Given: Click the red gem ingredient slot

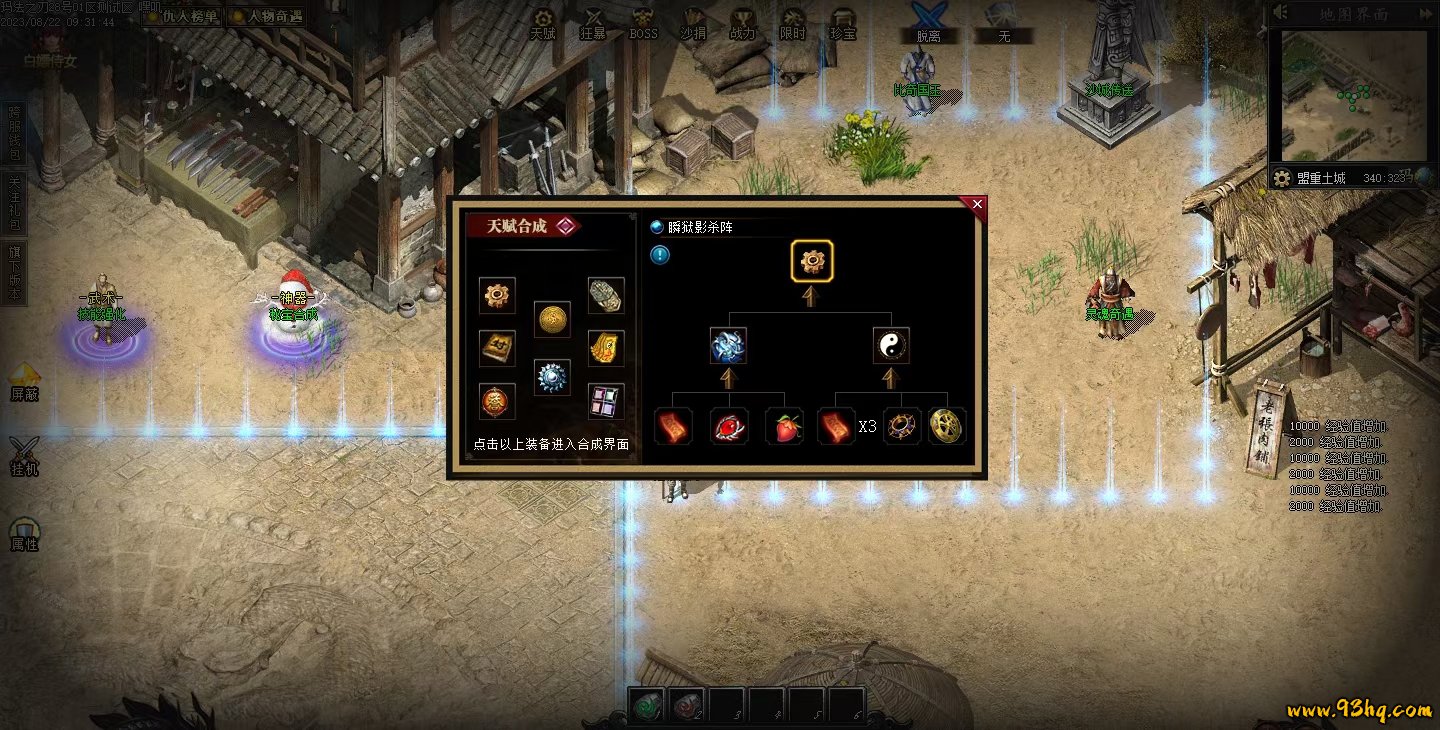Looking at the screenshot, I should [x=729, y=426].
